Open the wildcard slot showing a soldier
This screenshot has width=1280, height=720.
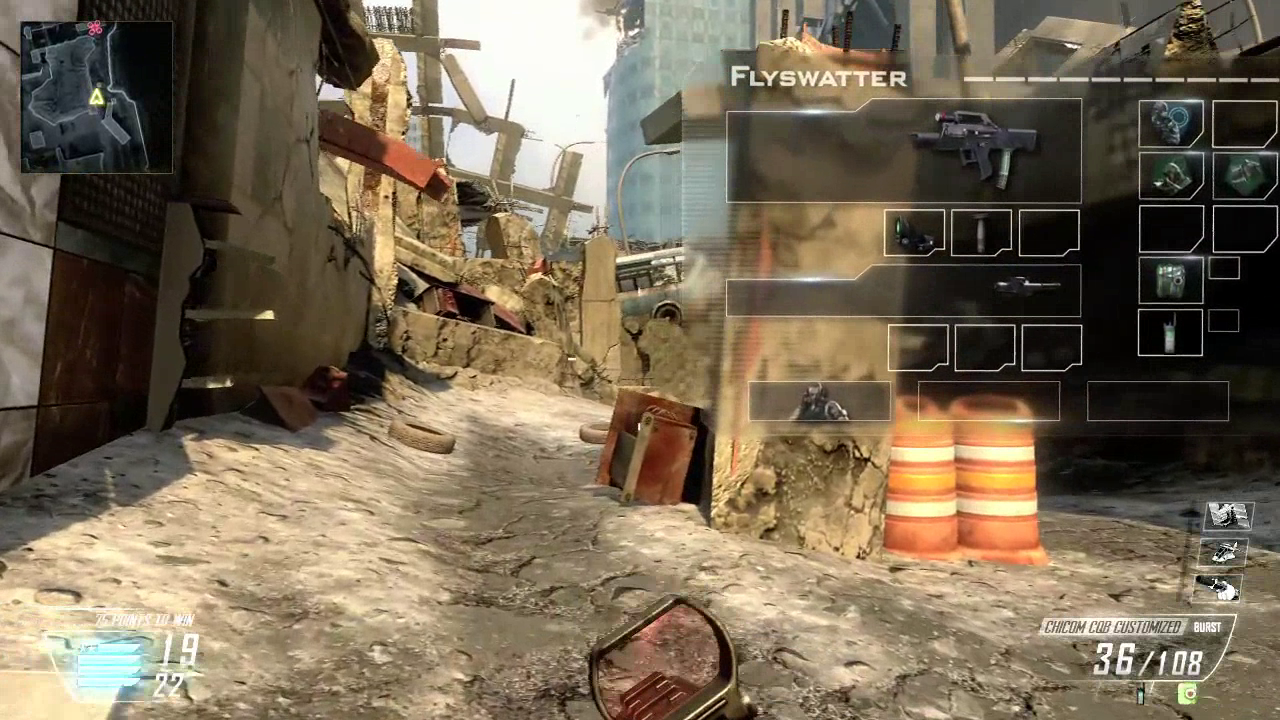(819, 401)
